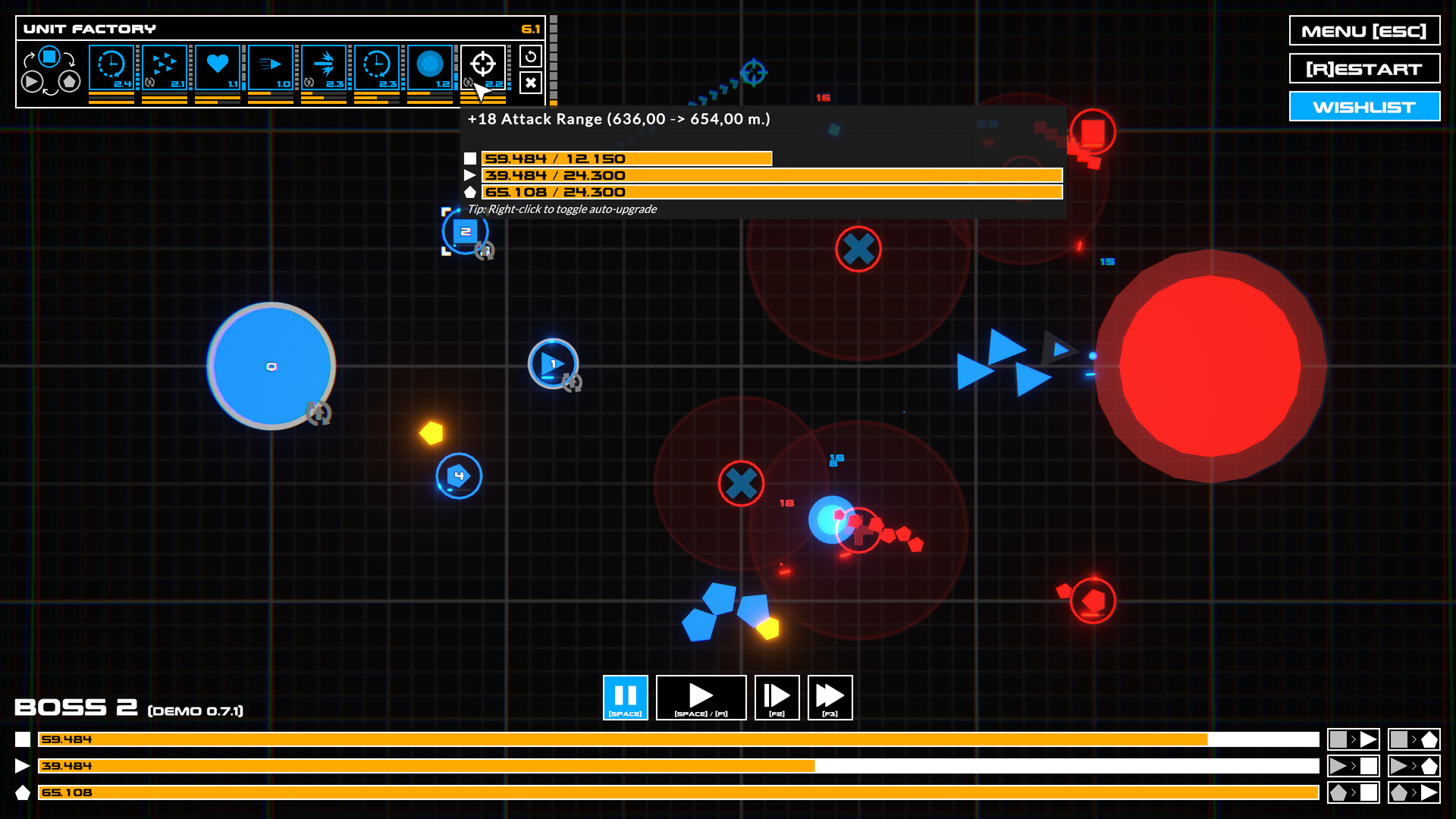1456x819 pixels.
Task: Pause the game with the [SPACE] button
Action: 625,697
